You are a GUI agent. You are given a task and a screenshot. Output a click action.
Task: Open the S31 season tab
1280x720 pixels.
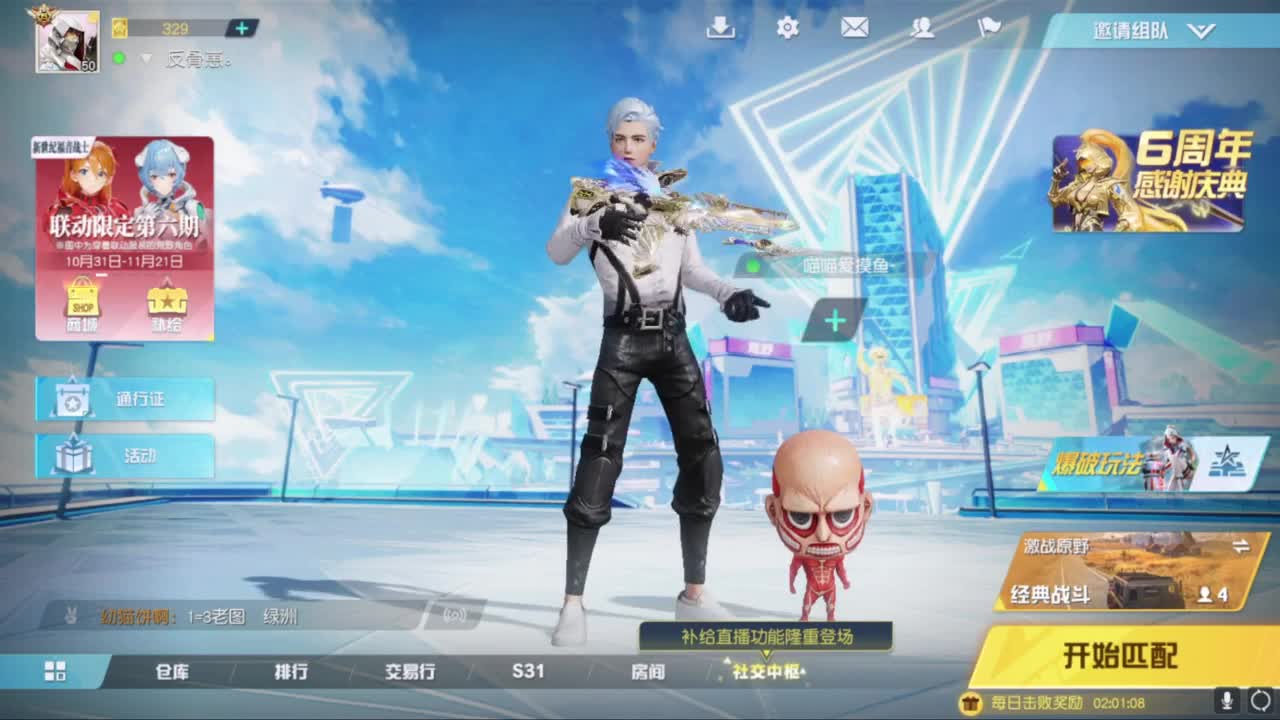coord(529,674)
